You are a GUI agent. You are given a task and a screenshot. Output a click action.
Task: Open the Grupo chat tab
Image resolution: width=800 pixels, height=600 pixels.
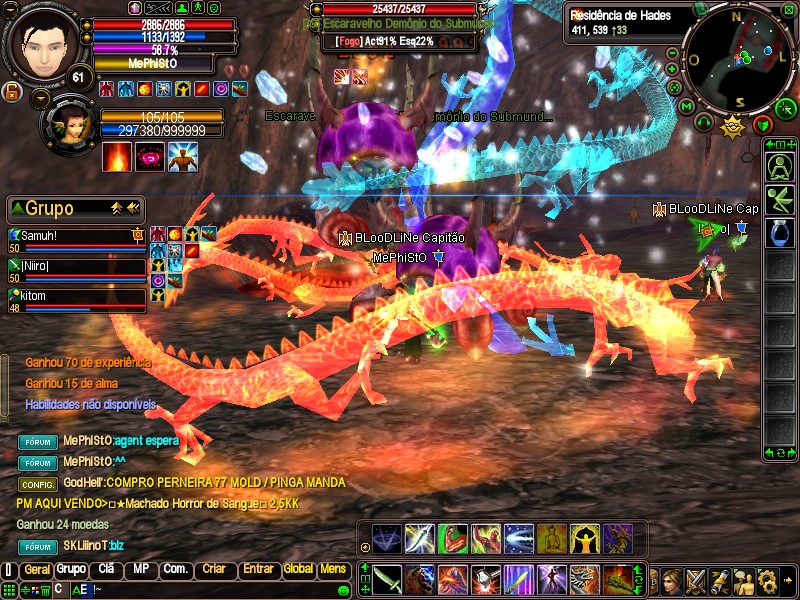71,569
